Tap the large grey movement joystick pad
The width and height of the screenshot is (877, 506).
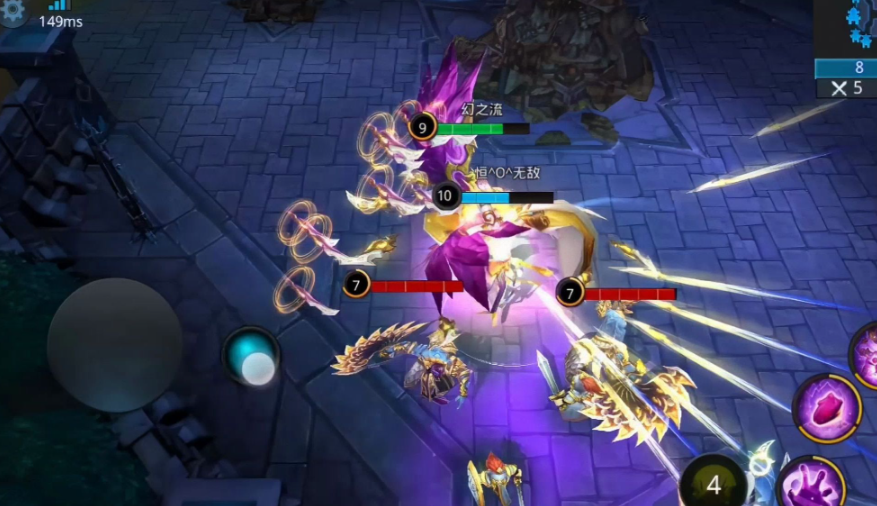click(114, 344)
